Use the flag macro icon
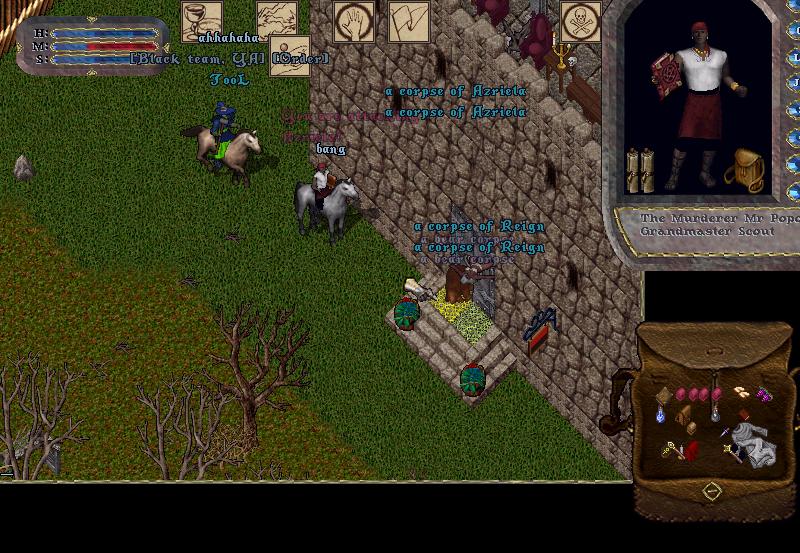800x553 pixels. click(408, 22)
